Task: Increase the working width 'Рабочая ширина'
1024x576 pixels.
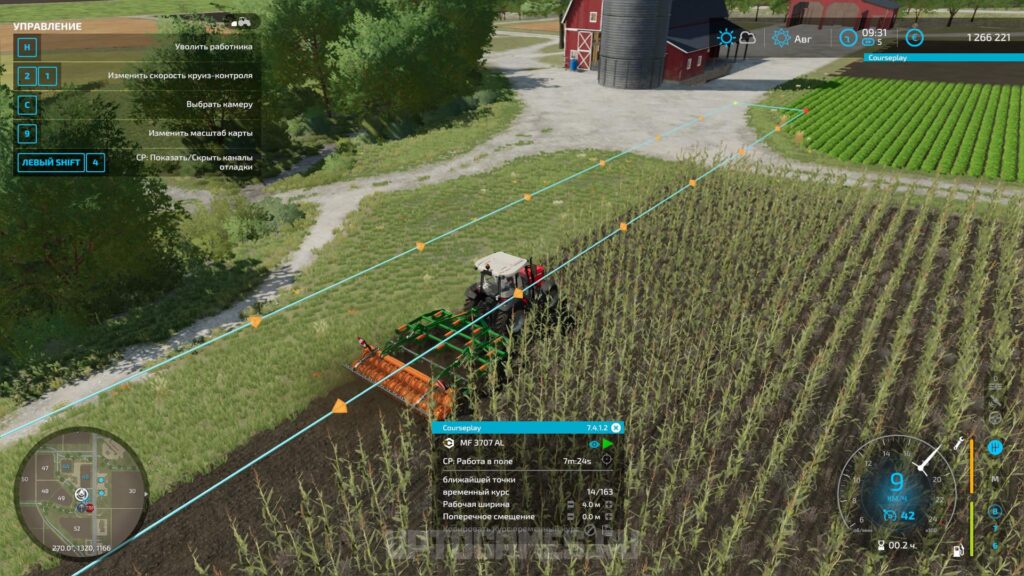Action: tap(609, 504)
